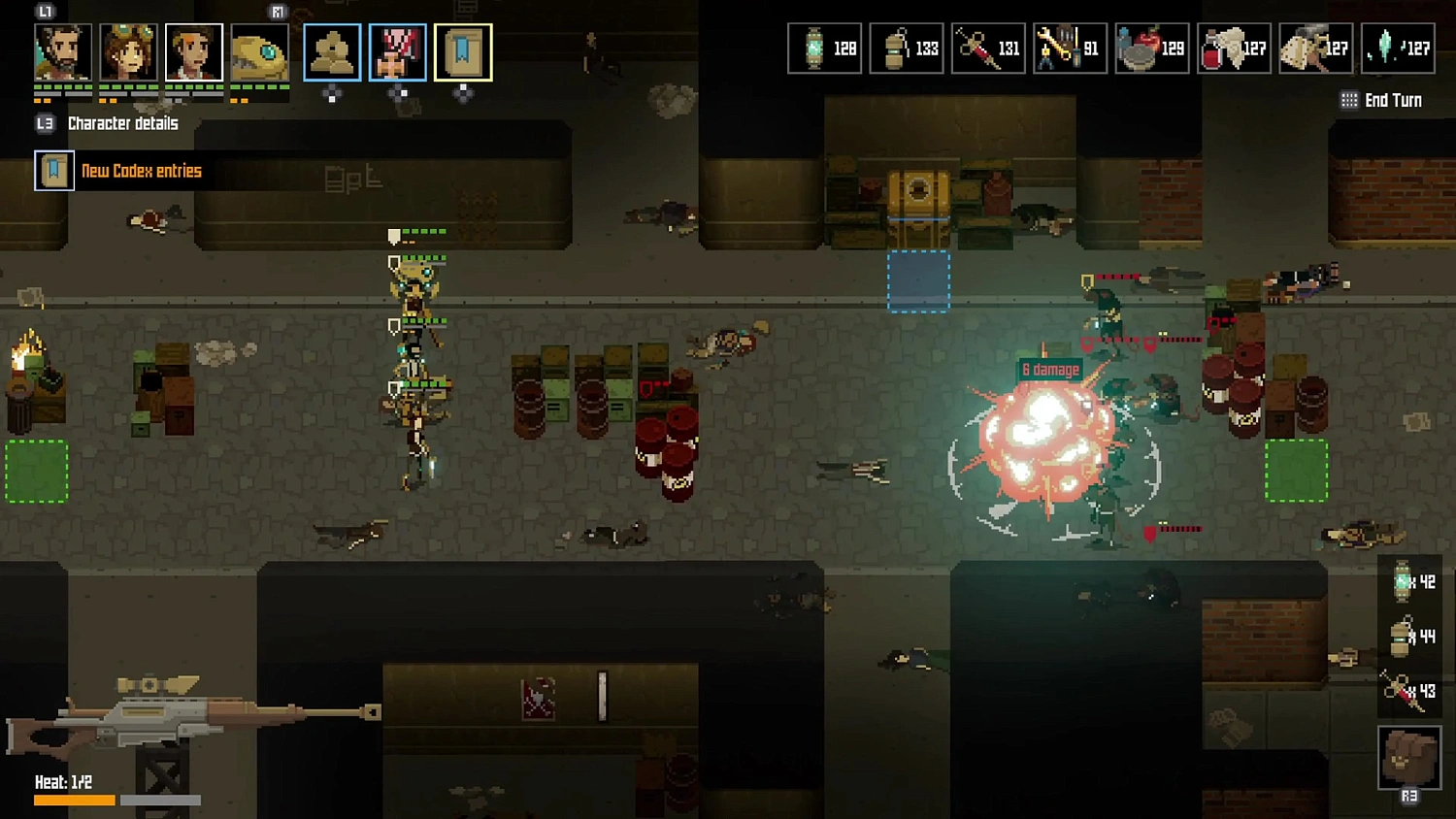Select the bearded man character portrait
The height and width of the screenshot is (819, 1456).
point(63,52)
